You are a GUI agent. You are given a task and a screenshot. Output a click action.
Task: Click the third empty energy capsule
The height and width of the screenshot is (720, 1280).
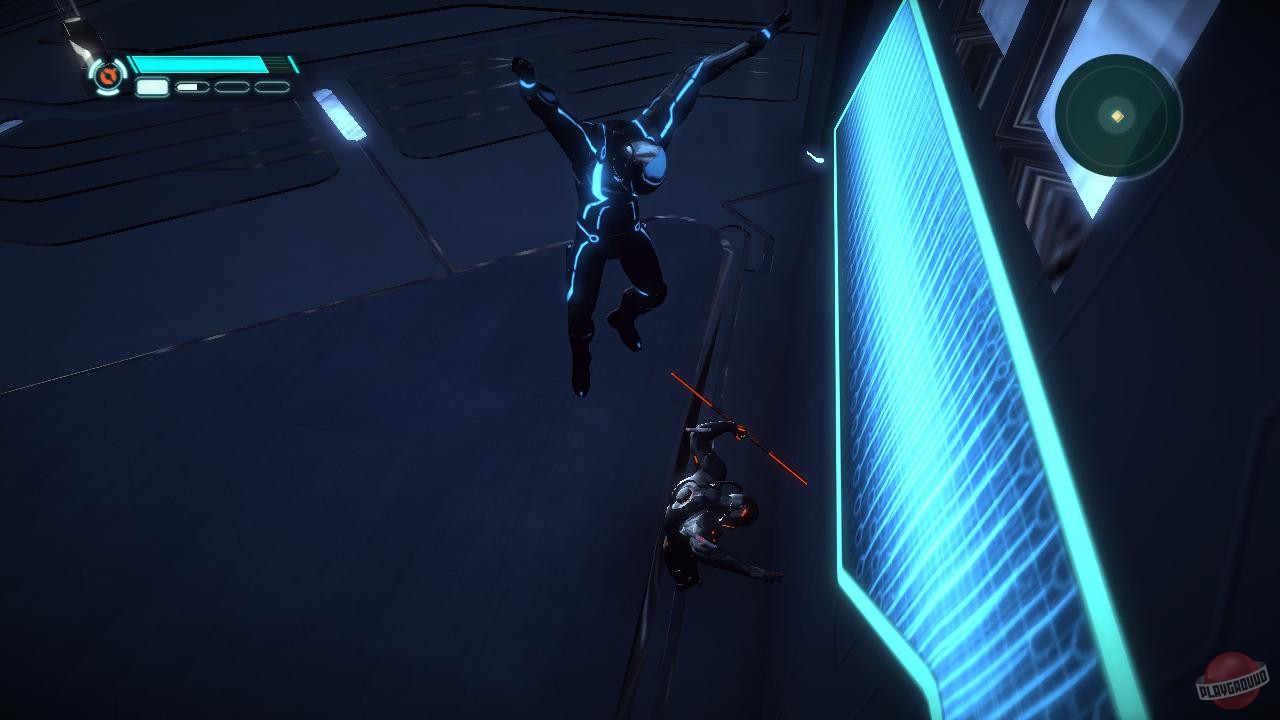[x=231, y=87]
